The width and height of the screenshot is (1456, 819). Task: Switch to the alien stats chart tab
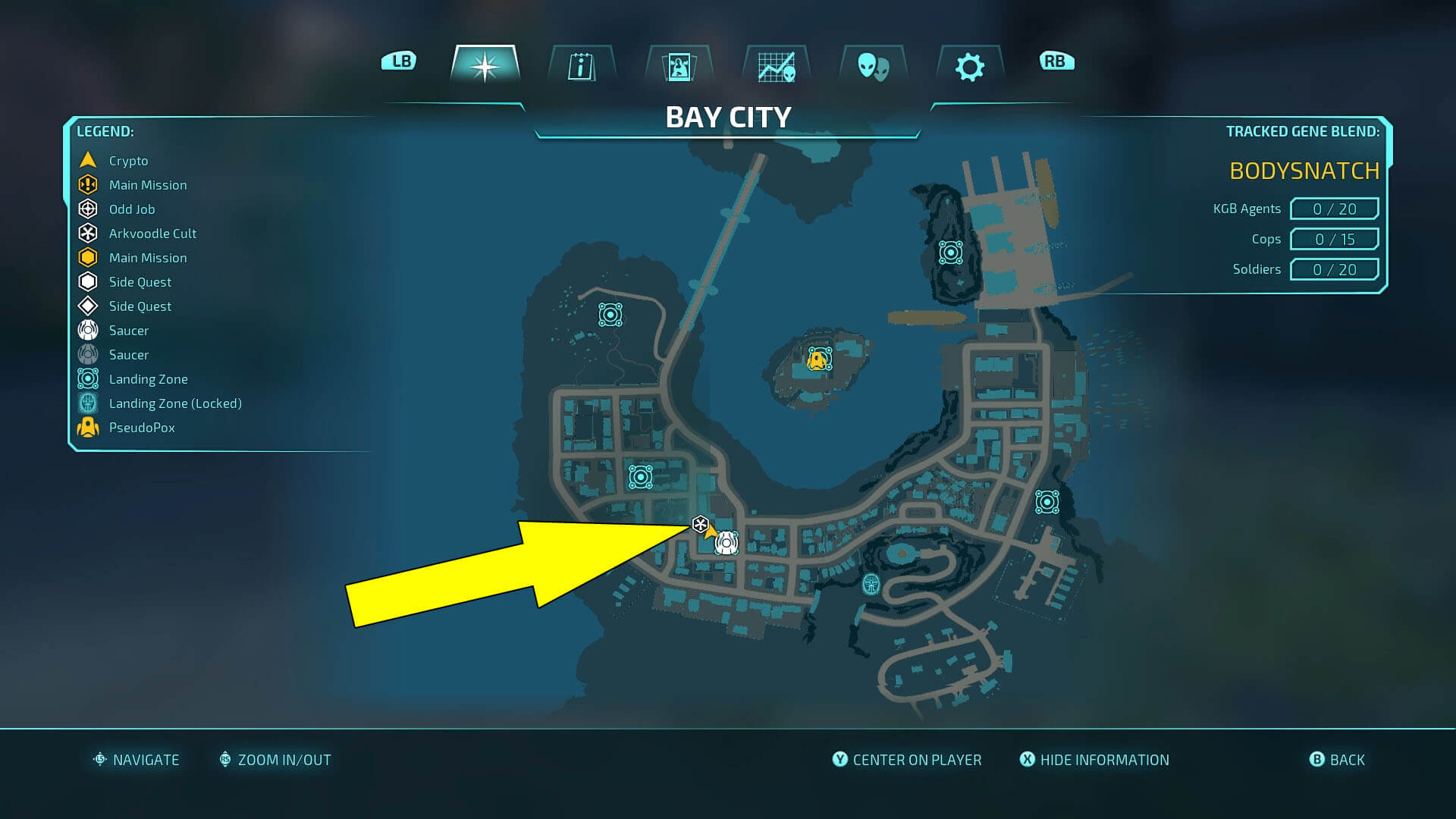point(776,66)
